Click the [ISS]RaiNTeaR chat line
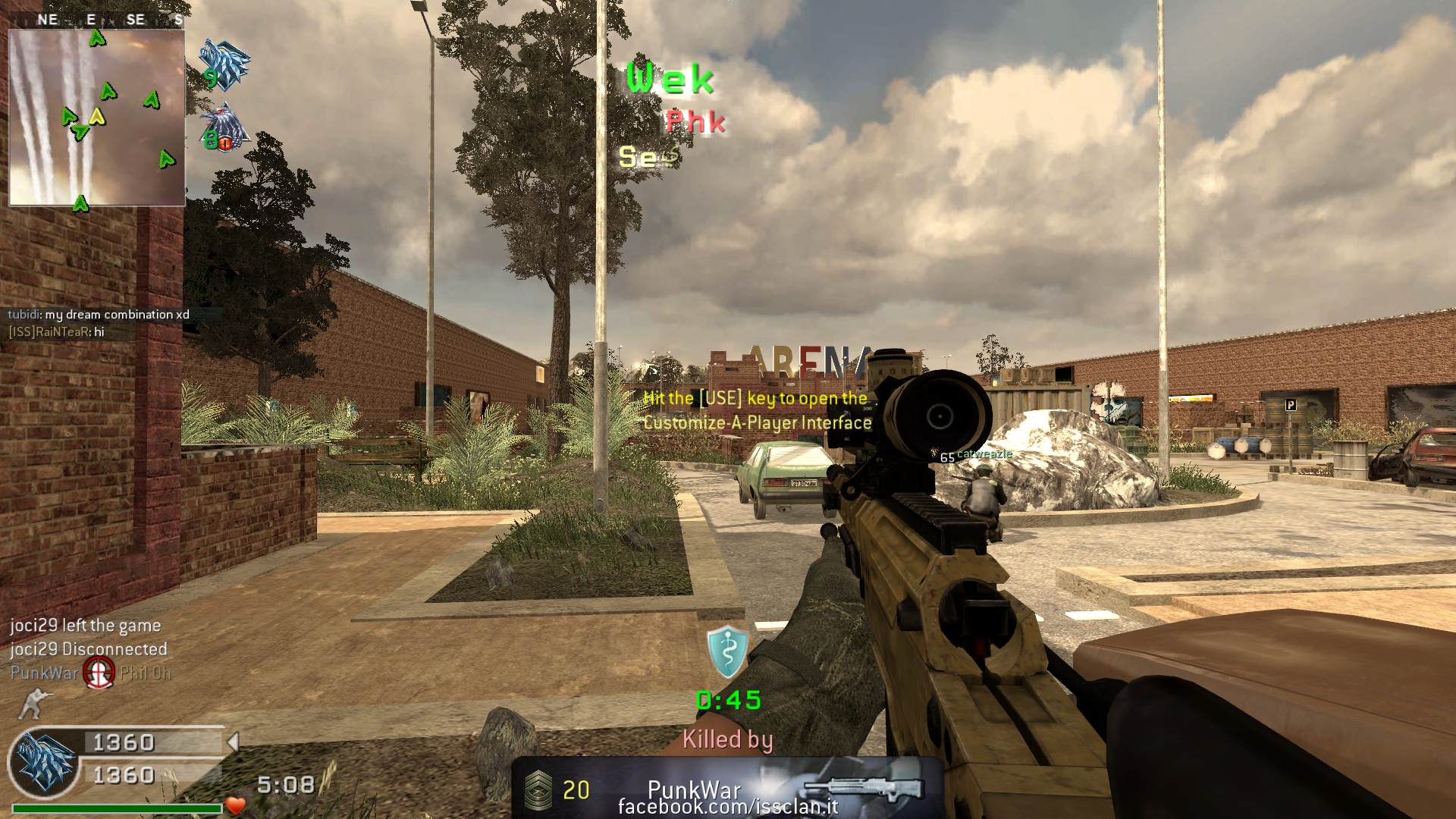Viewport: 1456px width, 819px height. (56, 331)
